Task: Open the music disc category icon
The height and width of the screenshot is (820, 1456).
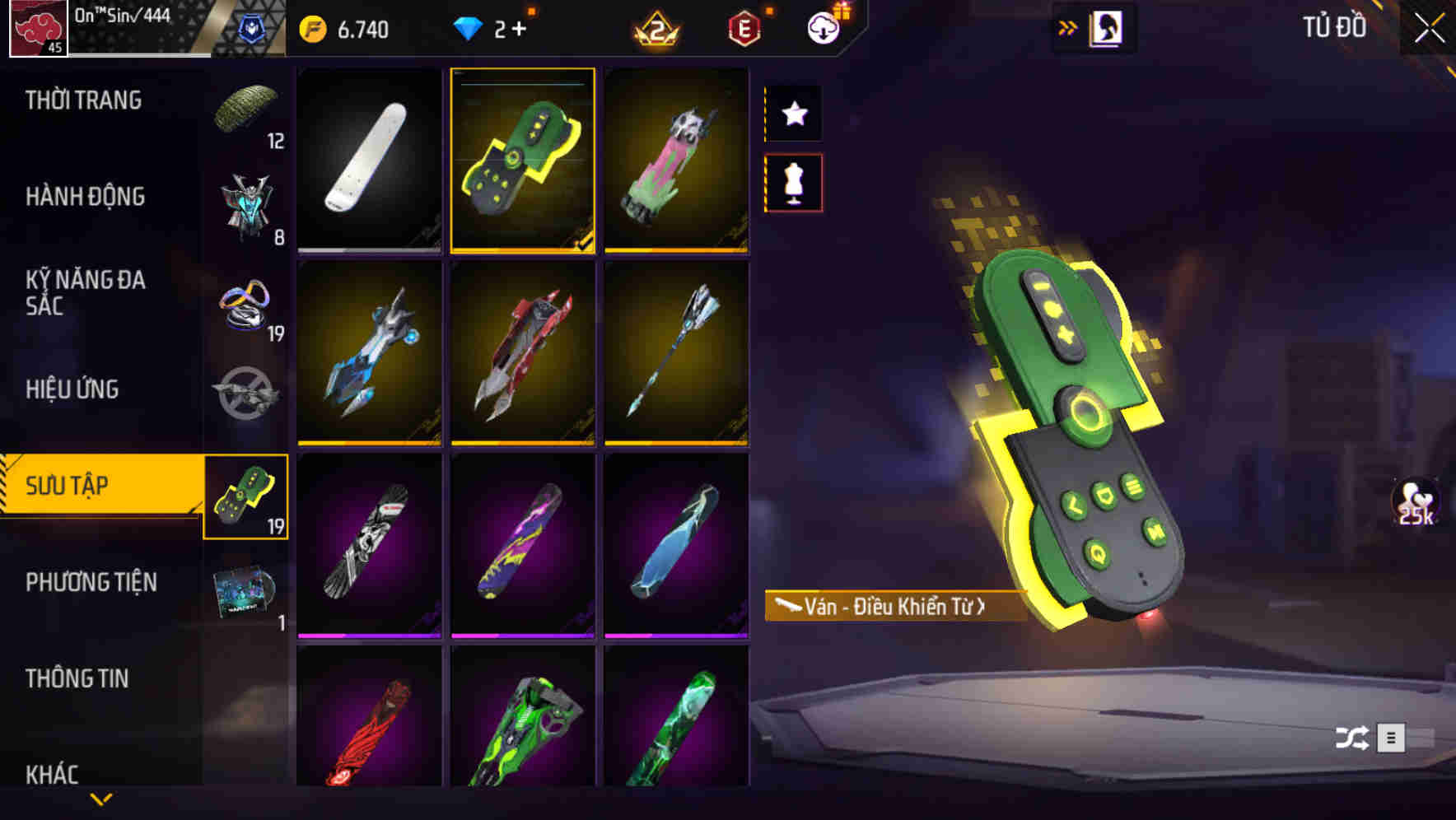Action: click(247, 593)
